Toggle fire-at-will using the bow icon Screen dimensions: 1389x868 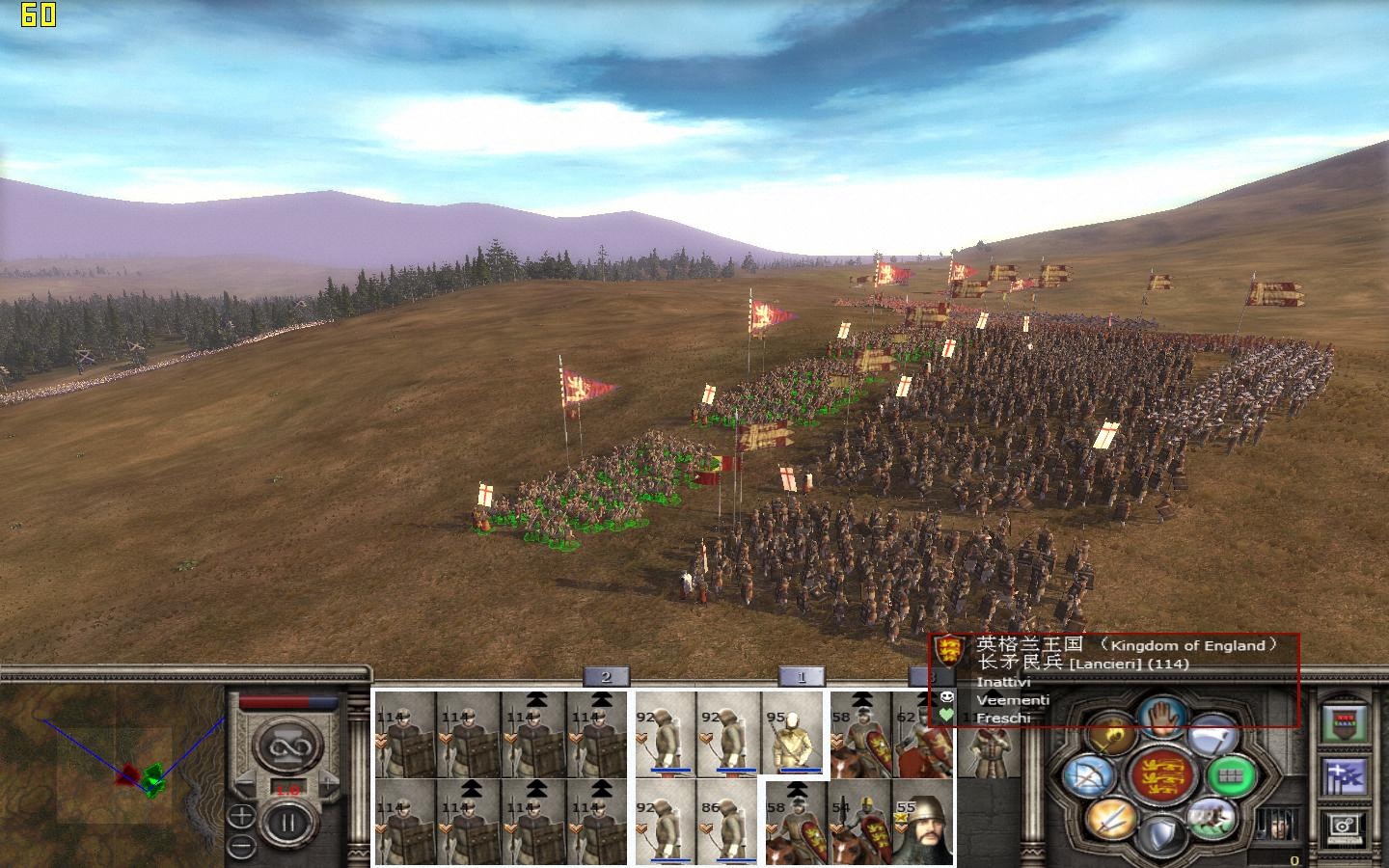(x=1088, y=777)
